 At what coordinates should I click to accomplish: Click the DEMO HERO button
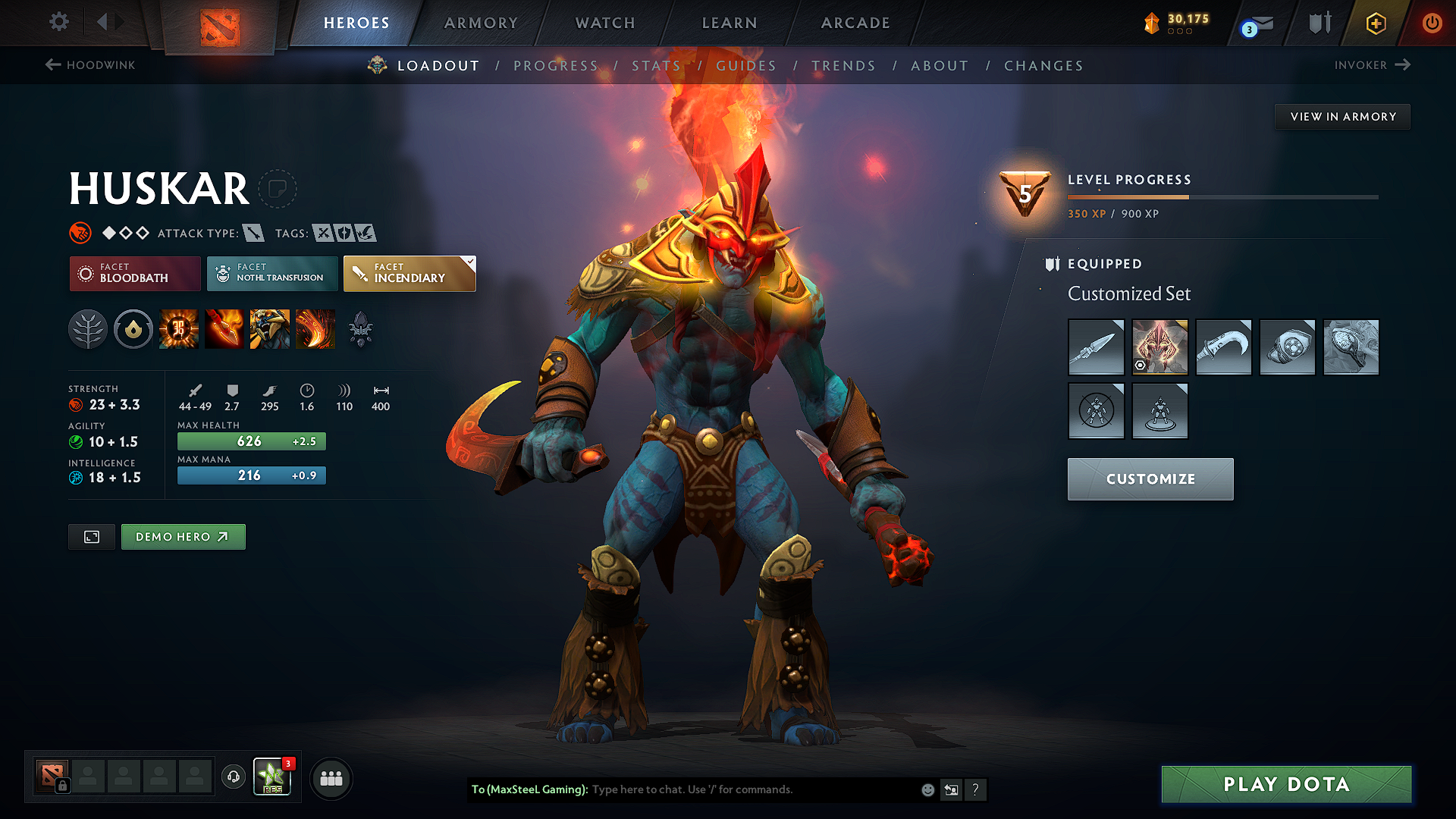point(183,536)
